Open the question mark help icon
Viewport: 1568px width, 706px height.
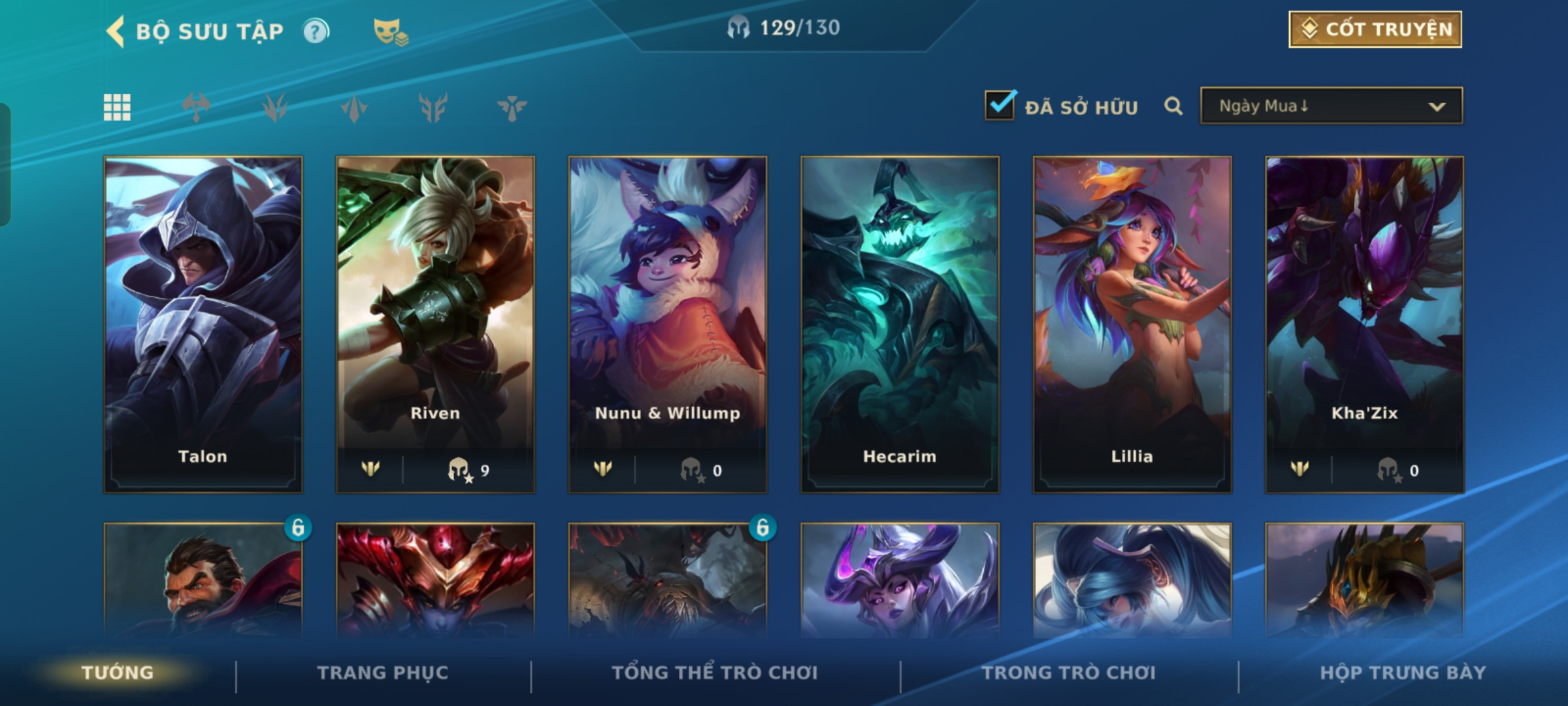coord(316,31)
